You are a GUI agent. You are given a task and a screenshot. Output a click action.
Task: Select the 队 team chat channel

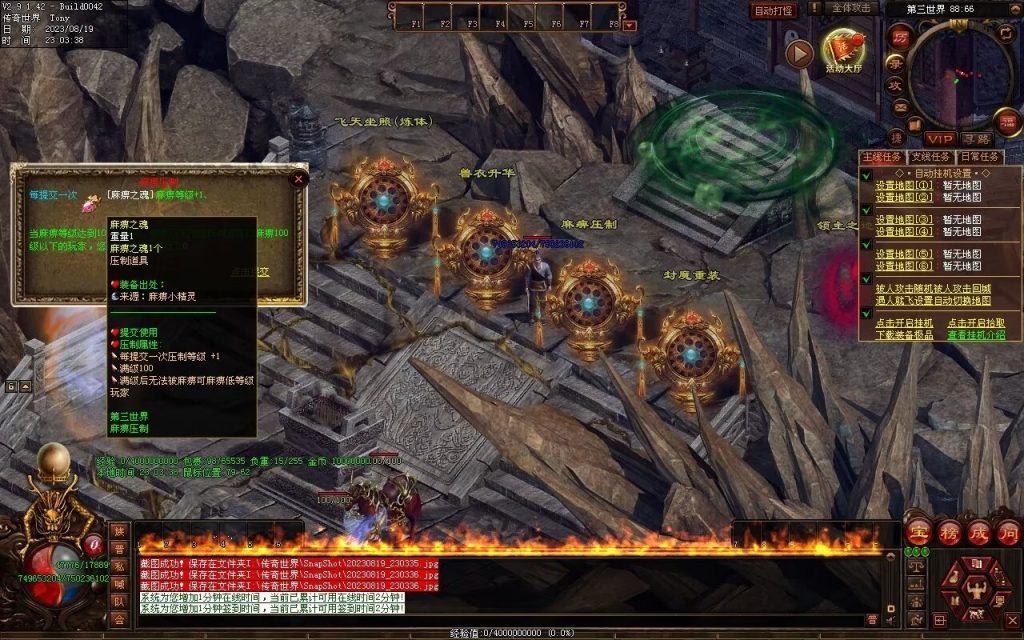pyautogui.click(x=120, y=602)
